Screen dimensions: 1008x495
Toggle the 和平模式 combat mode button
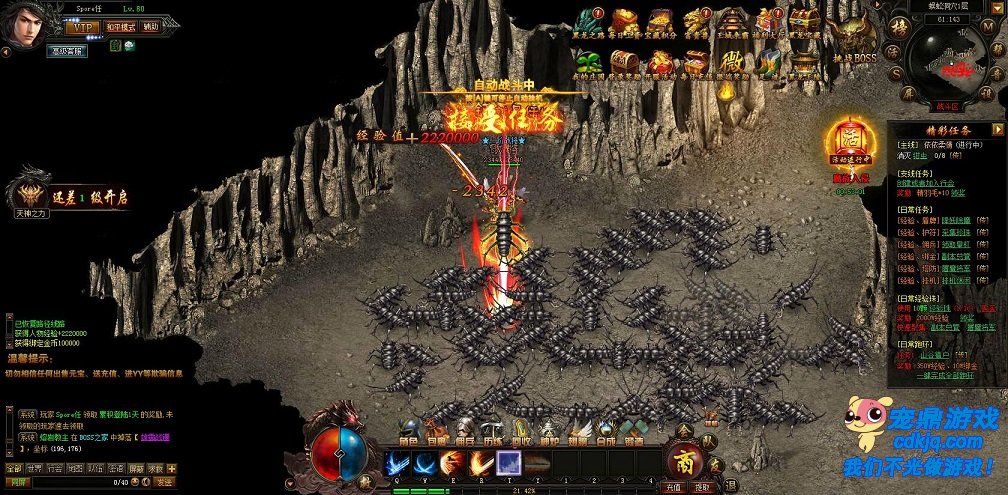(121, 27)
